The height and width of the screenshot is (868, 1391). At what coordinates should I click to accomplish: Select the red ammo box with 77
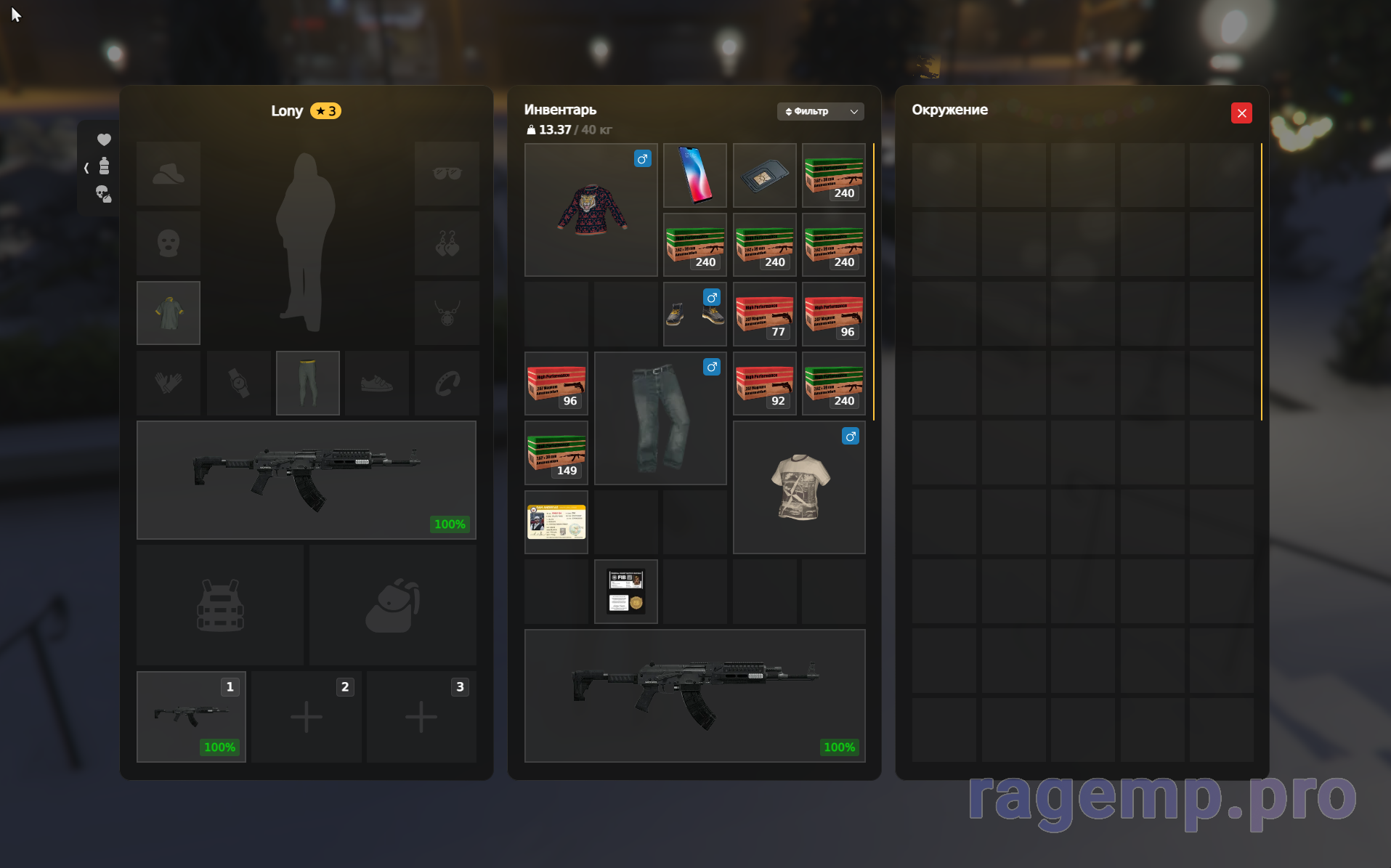tap(763, 314)
